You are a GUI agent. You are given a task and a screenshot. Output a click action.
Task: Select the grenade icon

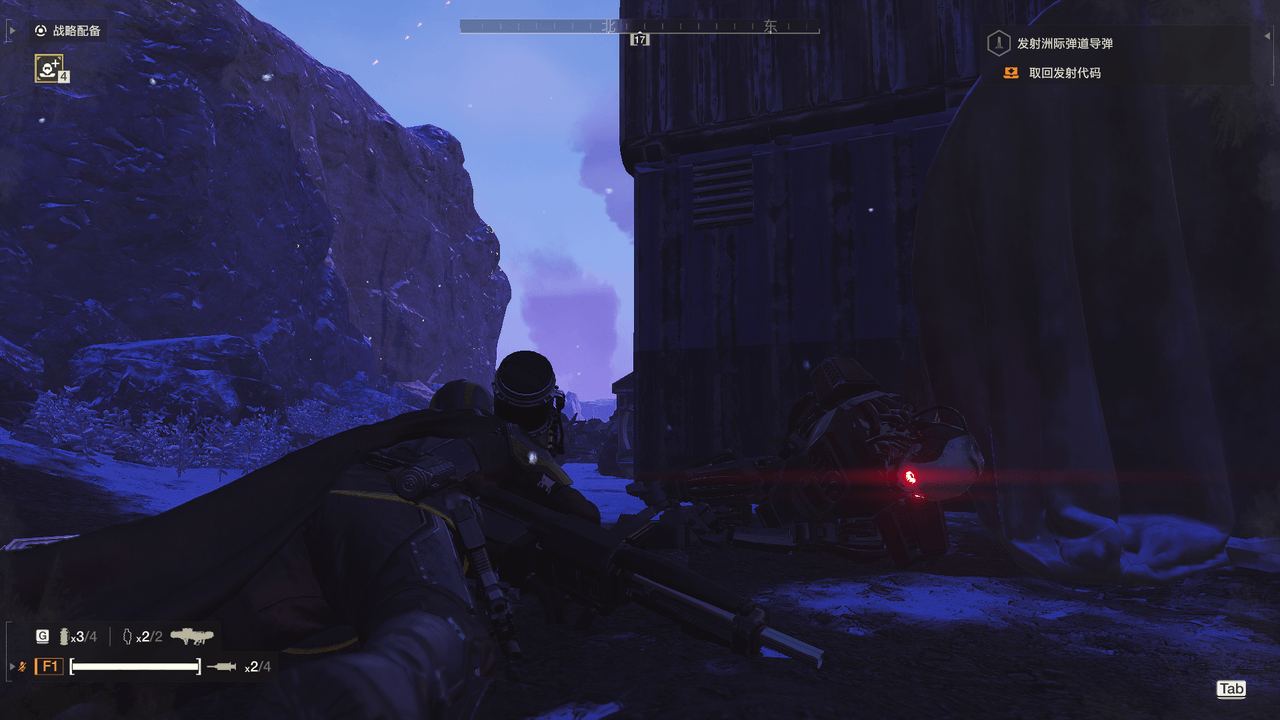point(65,636)
